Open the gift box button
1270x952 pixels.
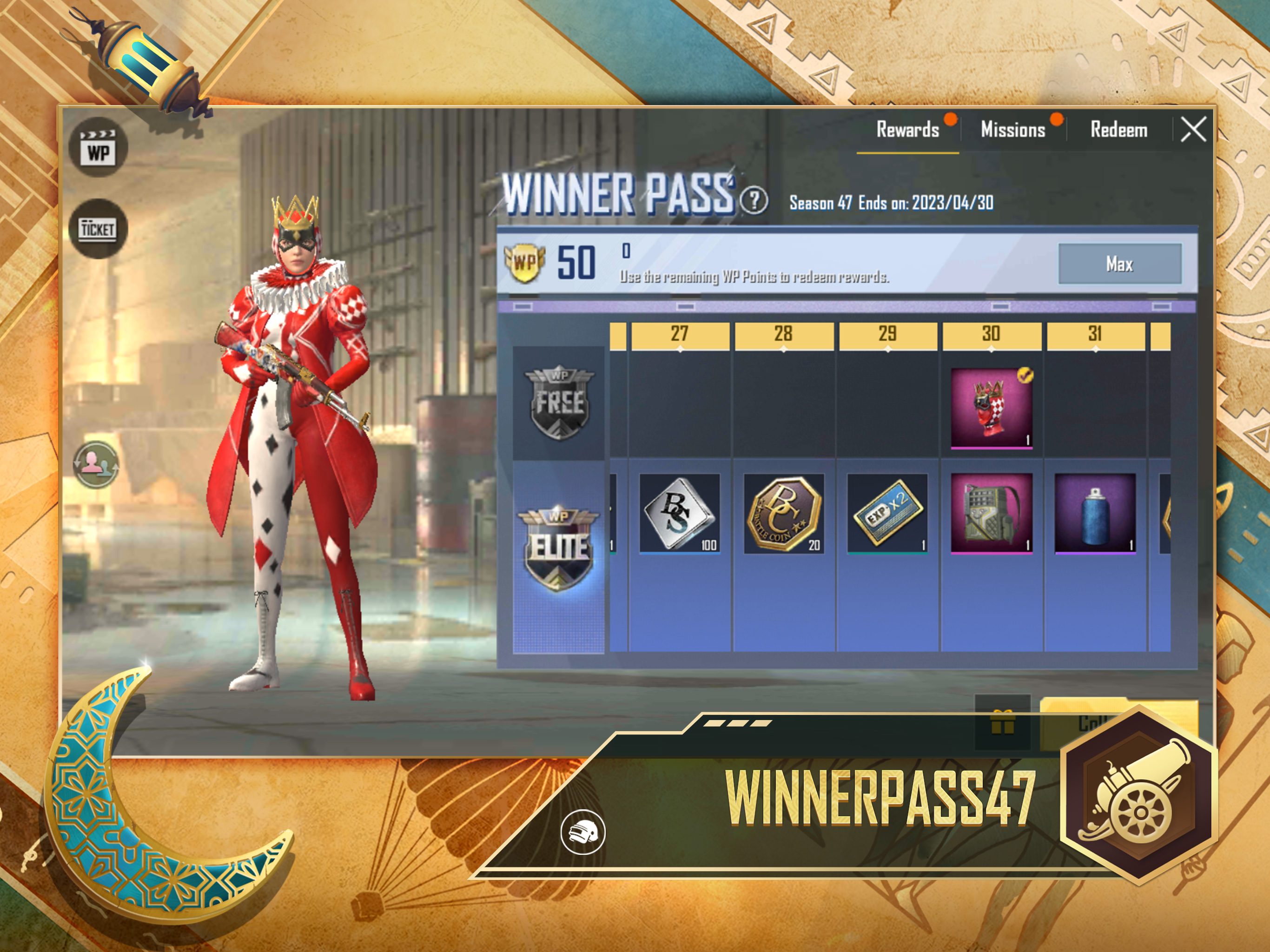coord(1002,722)
